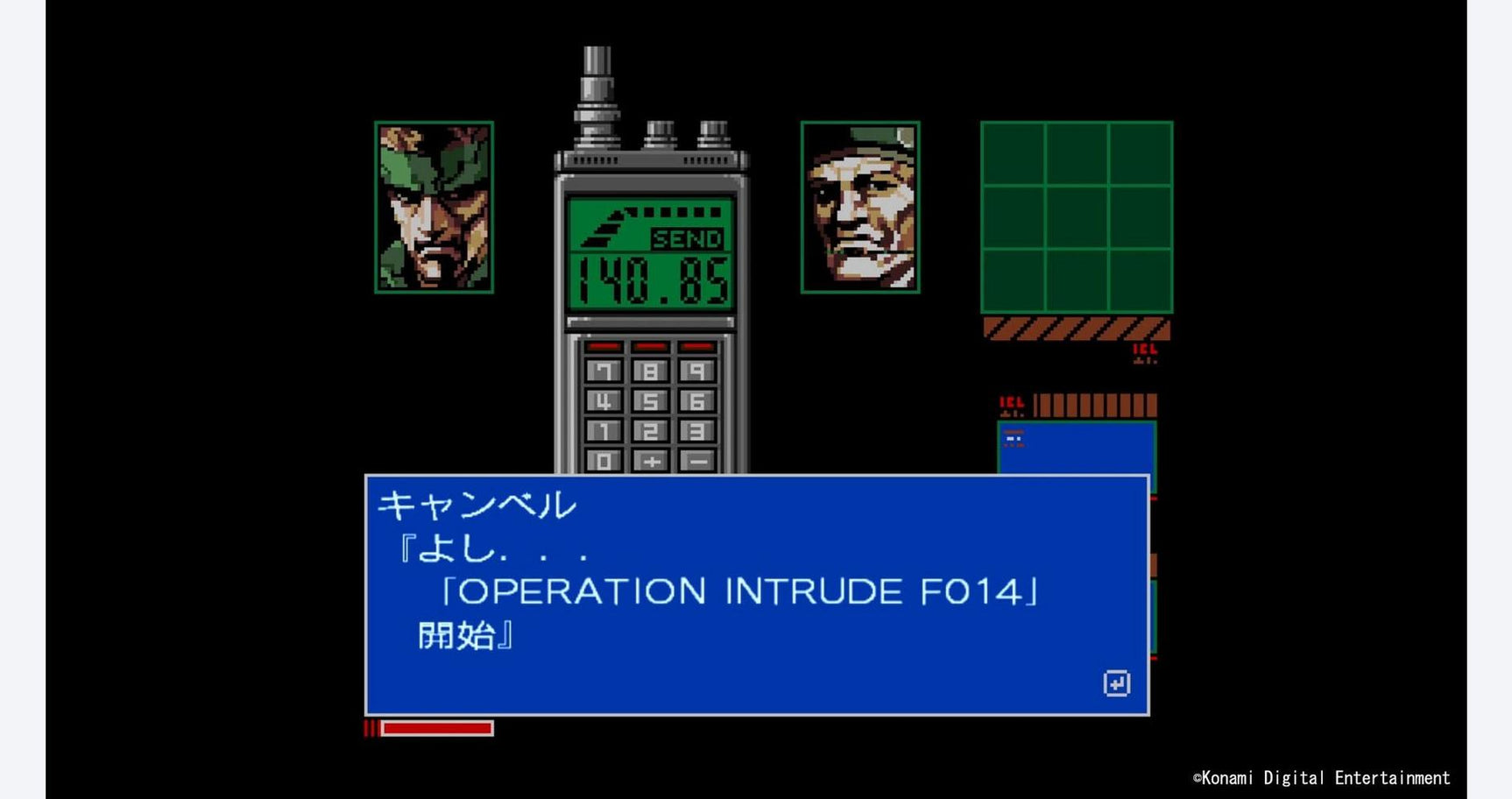This screenshot has width=1512, height=799.
Task: Select the center cell of the item grid
Action: tap(1077, 216)
